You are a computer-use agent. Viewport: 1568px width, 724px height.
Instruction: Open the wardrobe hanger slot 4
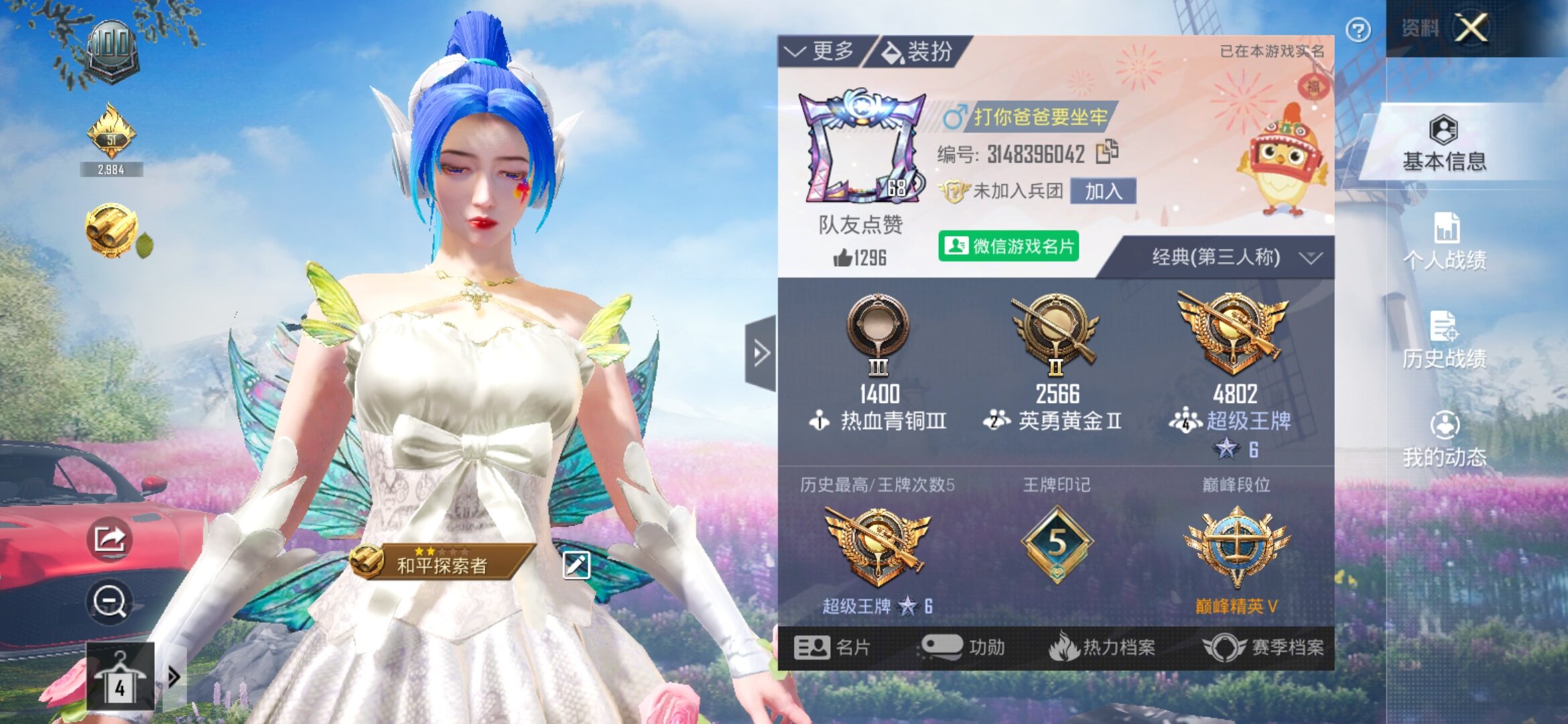click(120, 677)
